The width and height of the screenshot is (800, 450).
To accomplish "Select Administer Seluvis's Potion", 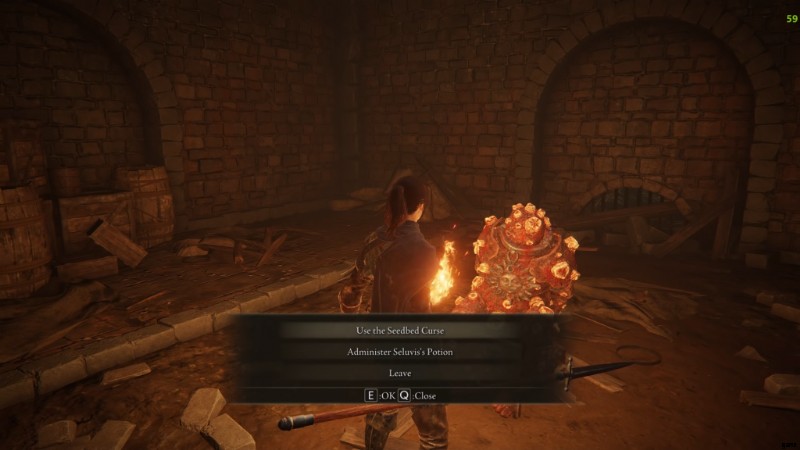I will (399, 351).
